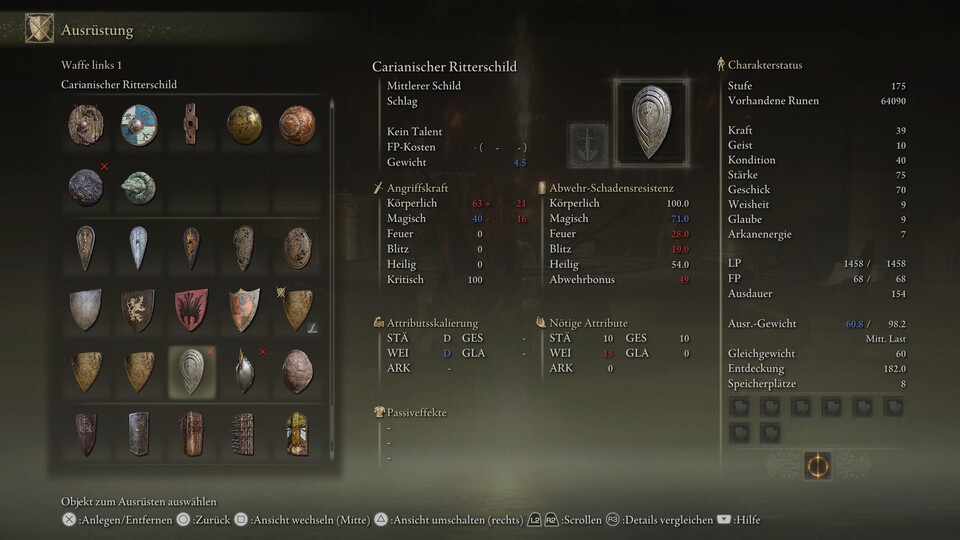Choose the pointed silver spiked shield
Screen dimensions: 960x540
244,371
